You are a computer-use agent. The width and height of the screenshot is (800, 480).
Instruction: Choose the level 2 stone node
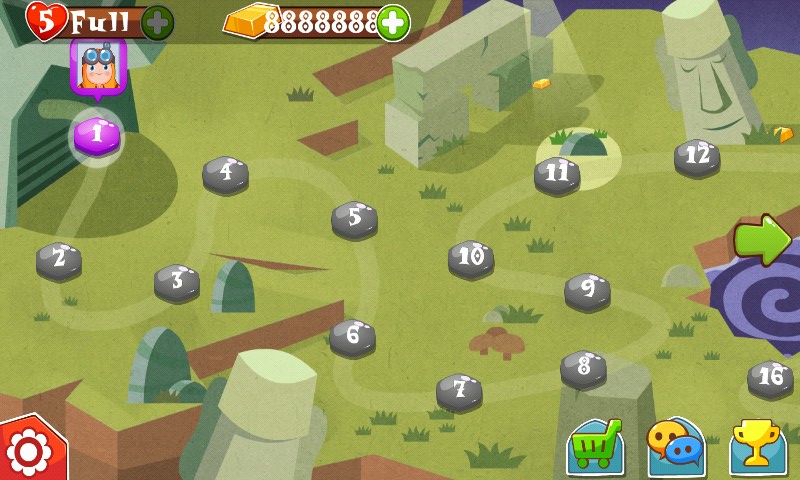pos(59,261)
